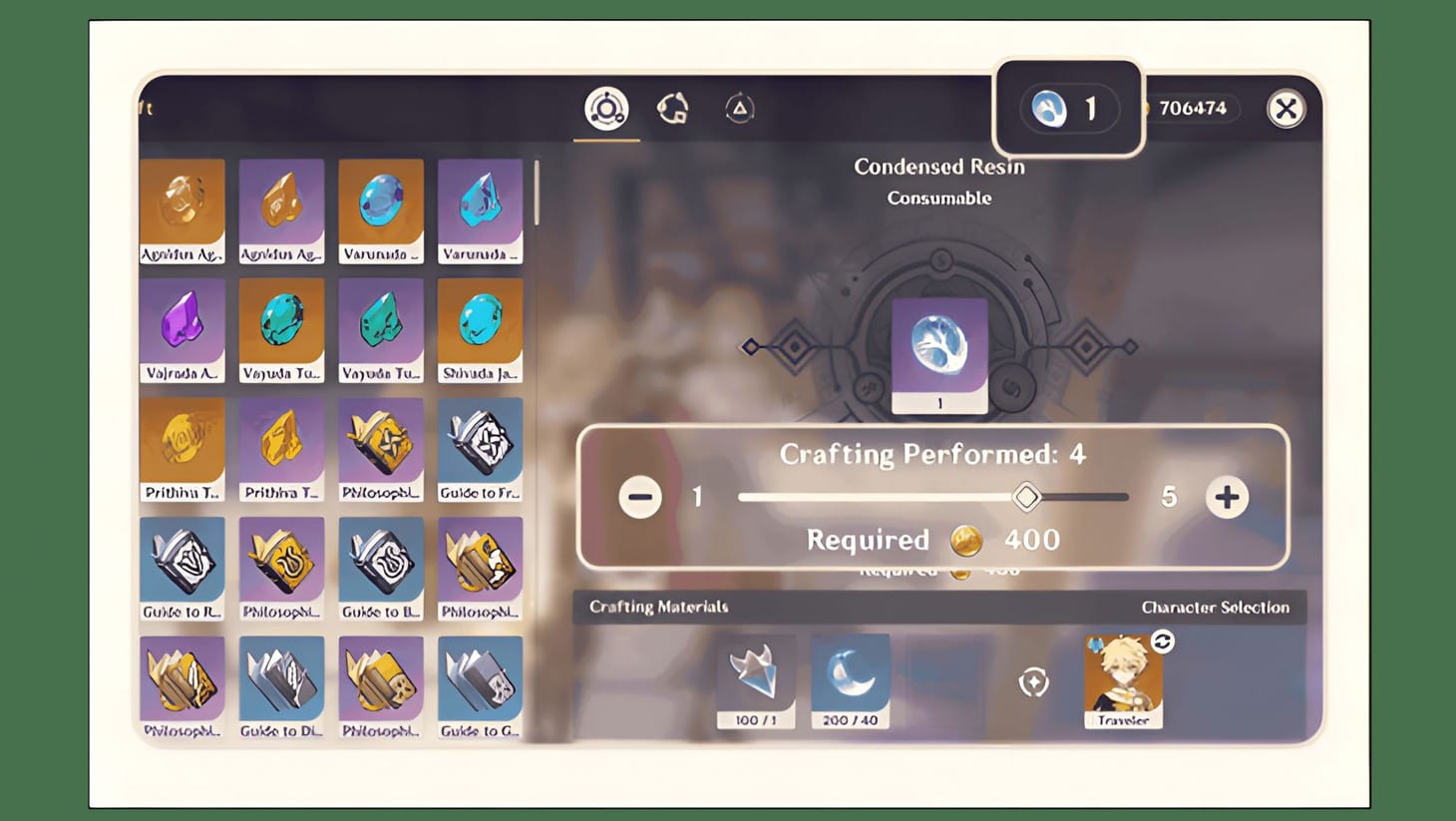
Task: Click the Condensed Resin counter in top bar
Action: (x=1070, y=109)
